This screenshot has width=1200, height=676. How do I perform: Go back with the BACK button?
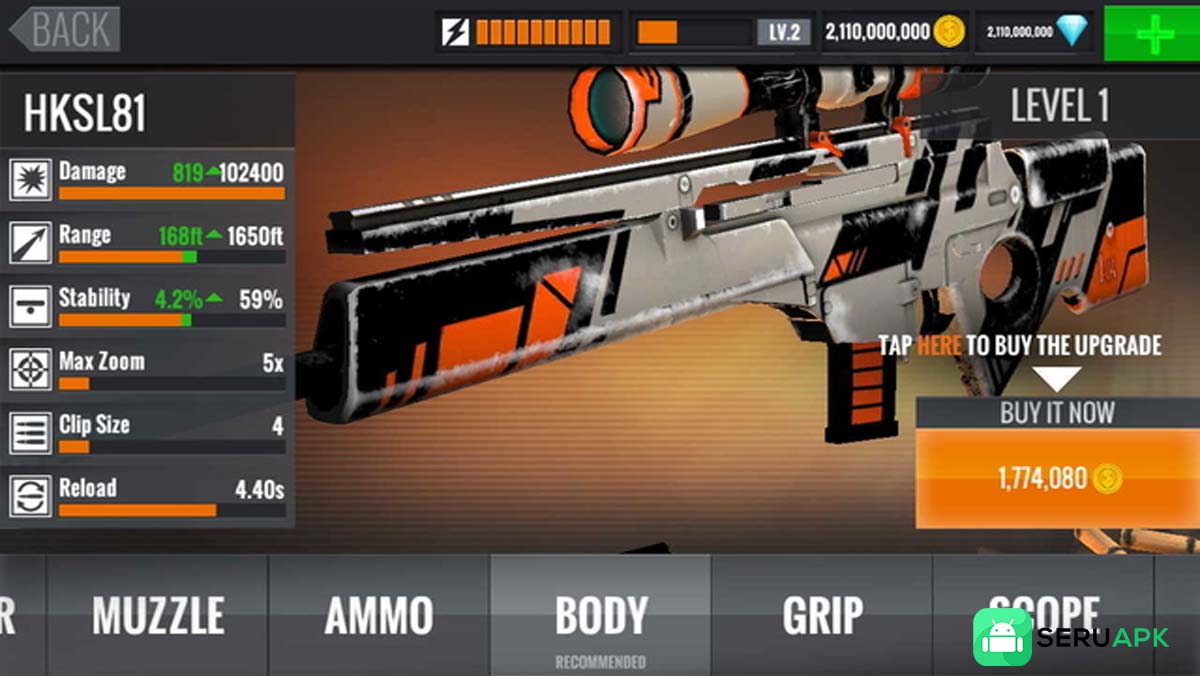coord(66,30)
